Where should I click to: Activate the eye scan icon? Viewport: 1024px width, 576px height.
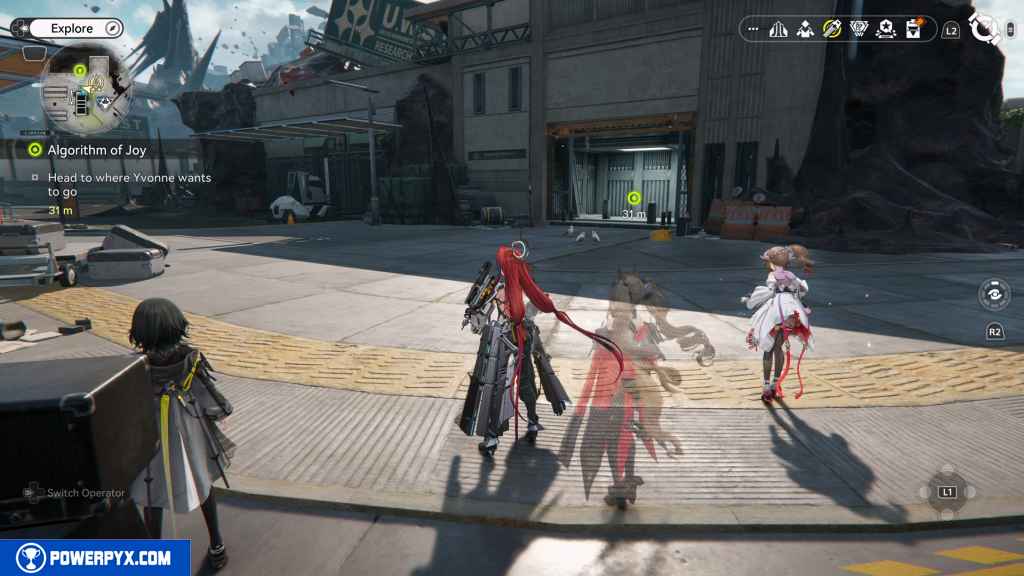tap(994, 295)
